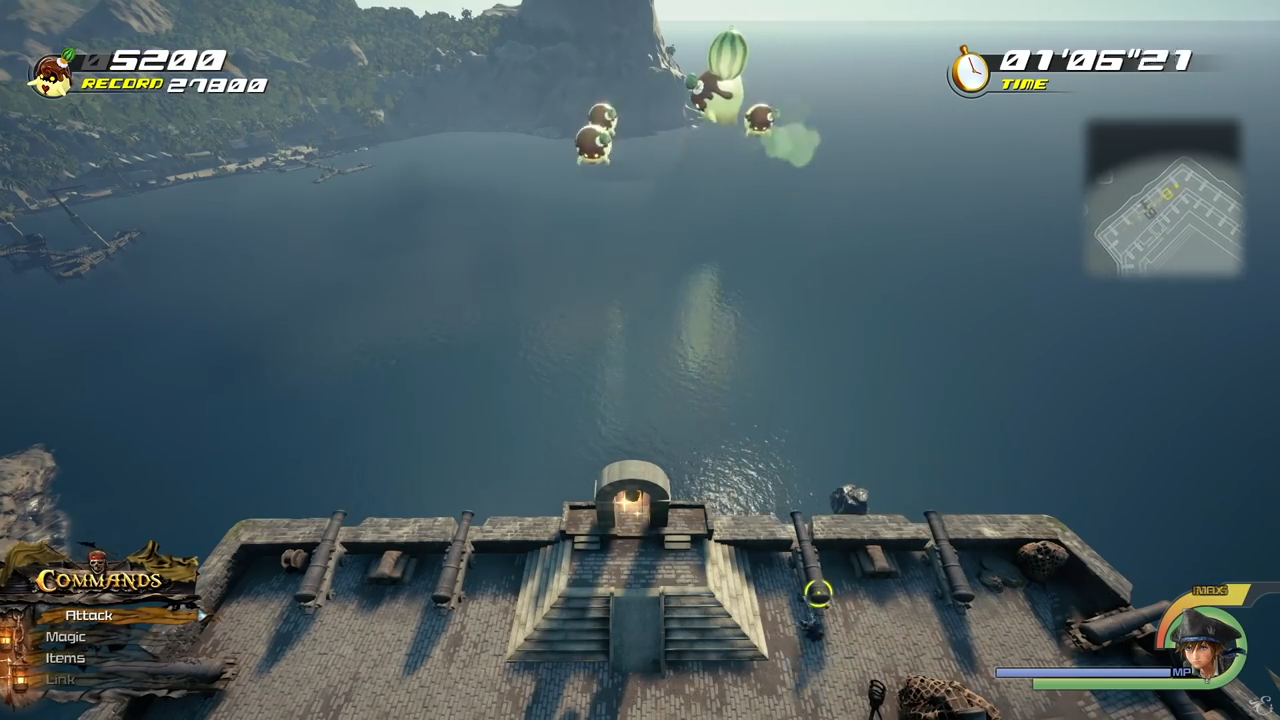The height and width of the screenshot is (720, 1280).
Task: Click the glowing target reticle on the deck
Action: (x=817, y=594)
